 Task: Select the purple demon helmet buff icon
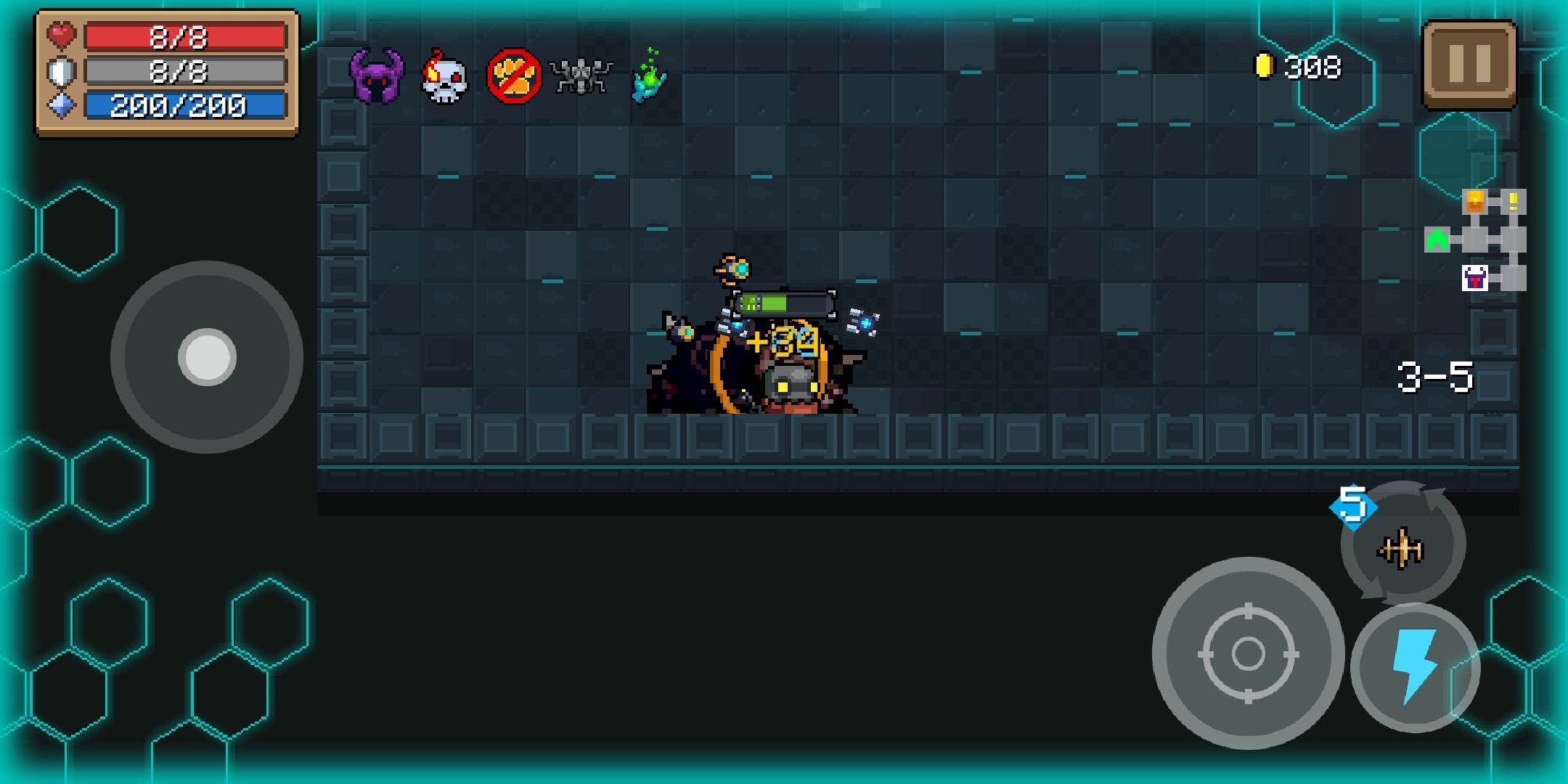(378, 75)
